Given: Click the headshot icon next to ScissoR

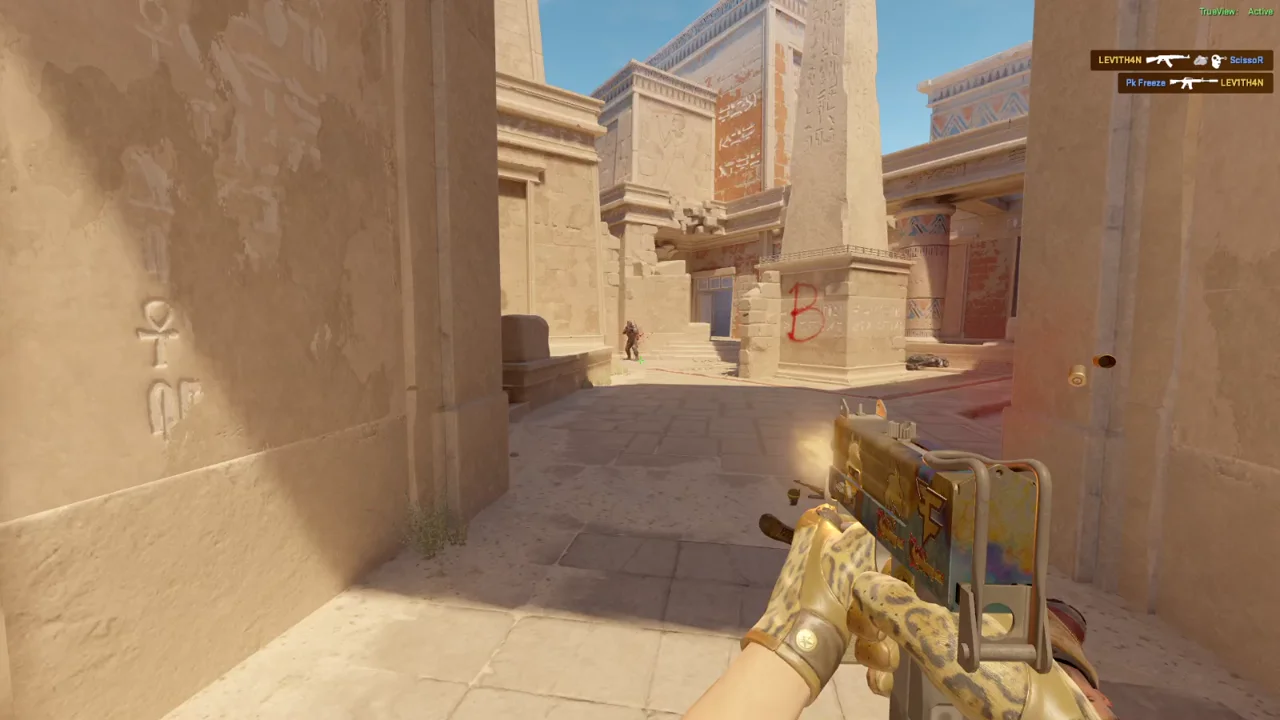Looking at the screenshot, I should (1217, 60).
